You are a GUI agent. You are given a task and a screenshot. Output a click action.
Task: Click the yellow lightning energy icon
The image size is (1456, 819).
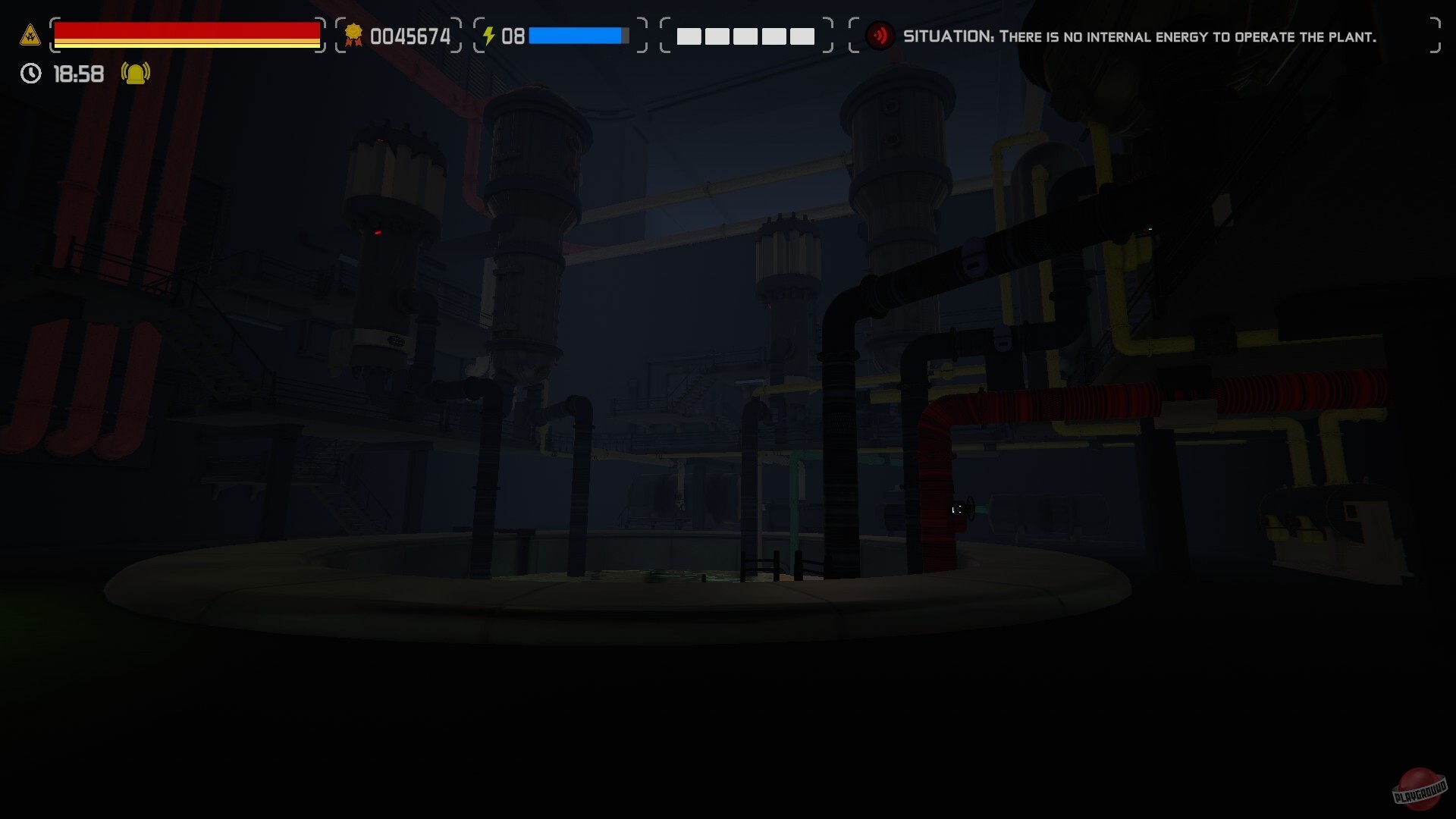coord(490,34)
